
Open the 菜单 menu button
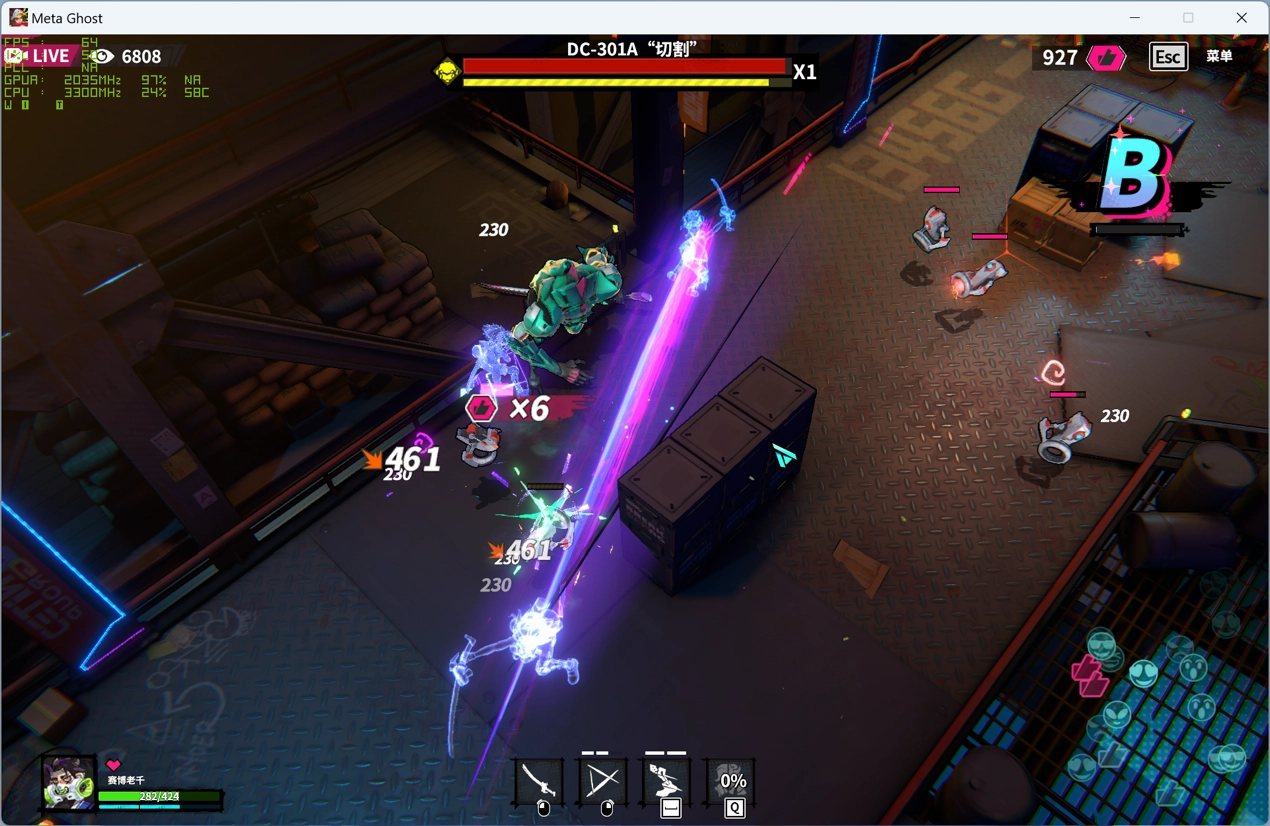(1219, 56)
